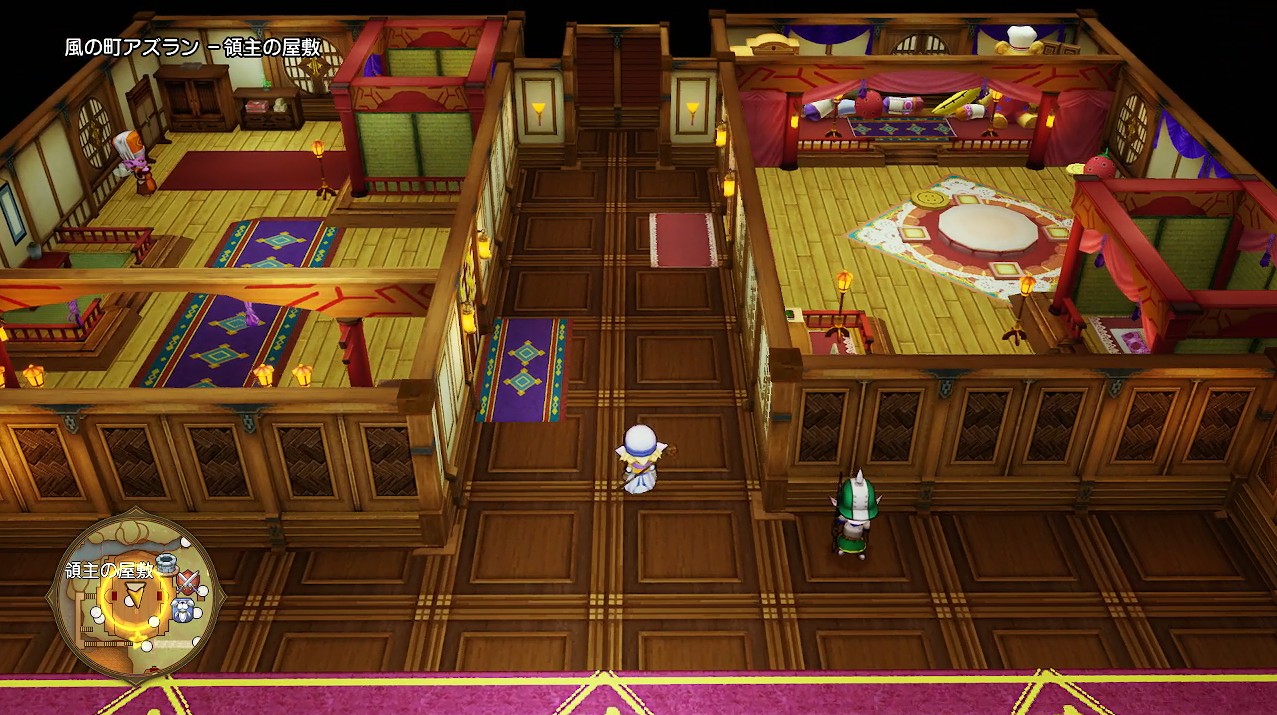Click the crossed-swords shield marker on minimap
Viewport: 1277px width, 715px height.
point(186,582)
